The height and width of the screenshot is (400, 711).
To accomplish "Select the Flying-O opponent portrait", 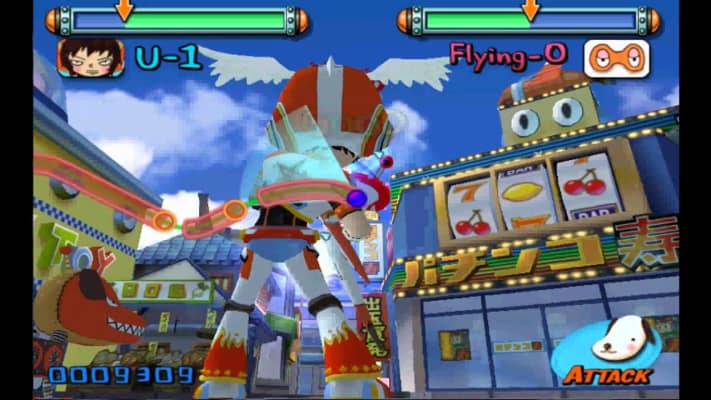I will [616, 58].
